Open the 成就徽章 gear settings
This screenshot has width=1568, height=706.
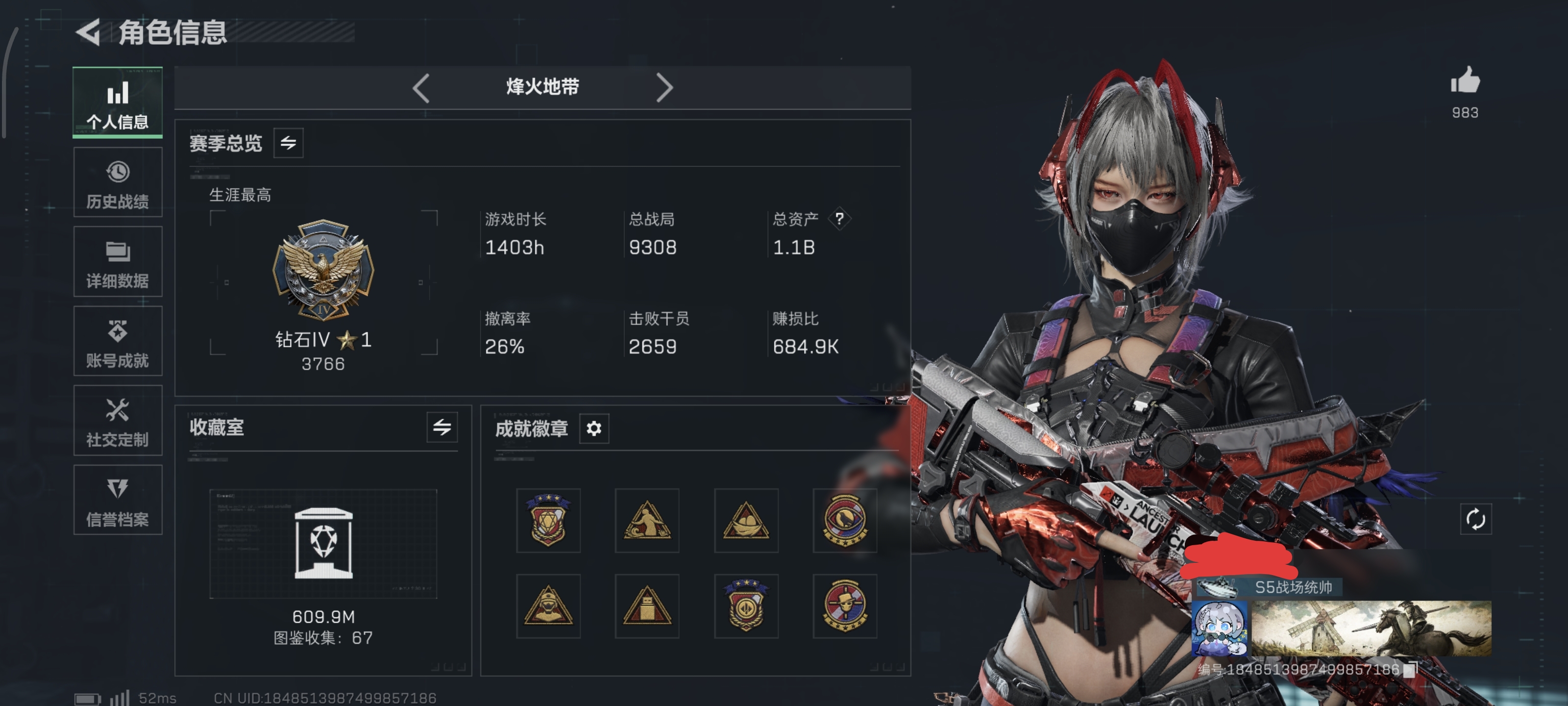coord(594,429)
